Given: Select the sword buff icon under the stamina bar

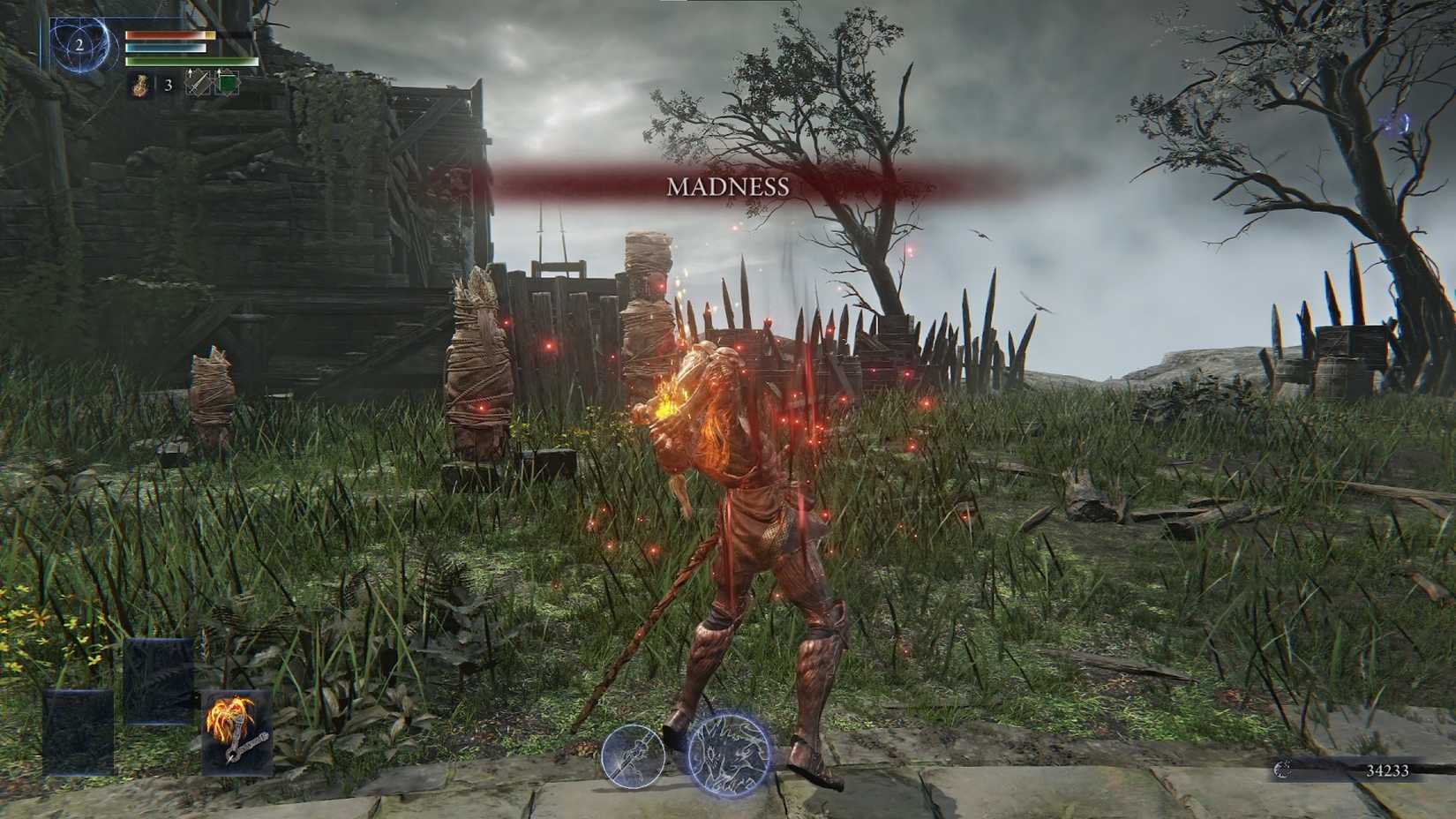Looking at the screenshot, I should click(x=197, y=83).
